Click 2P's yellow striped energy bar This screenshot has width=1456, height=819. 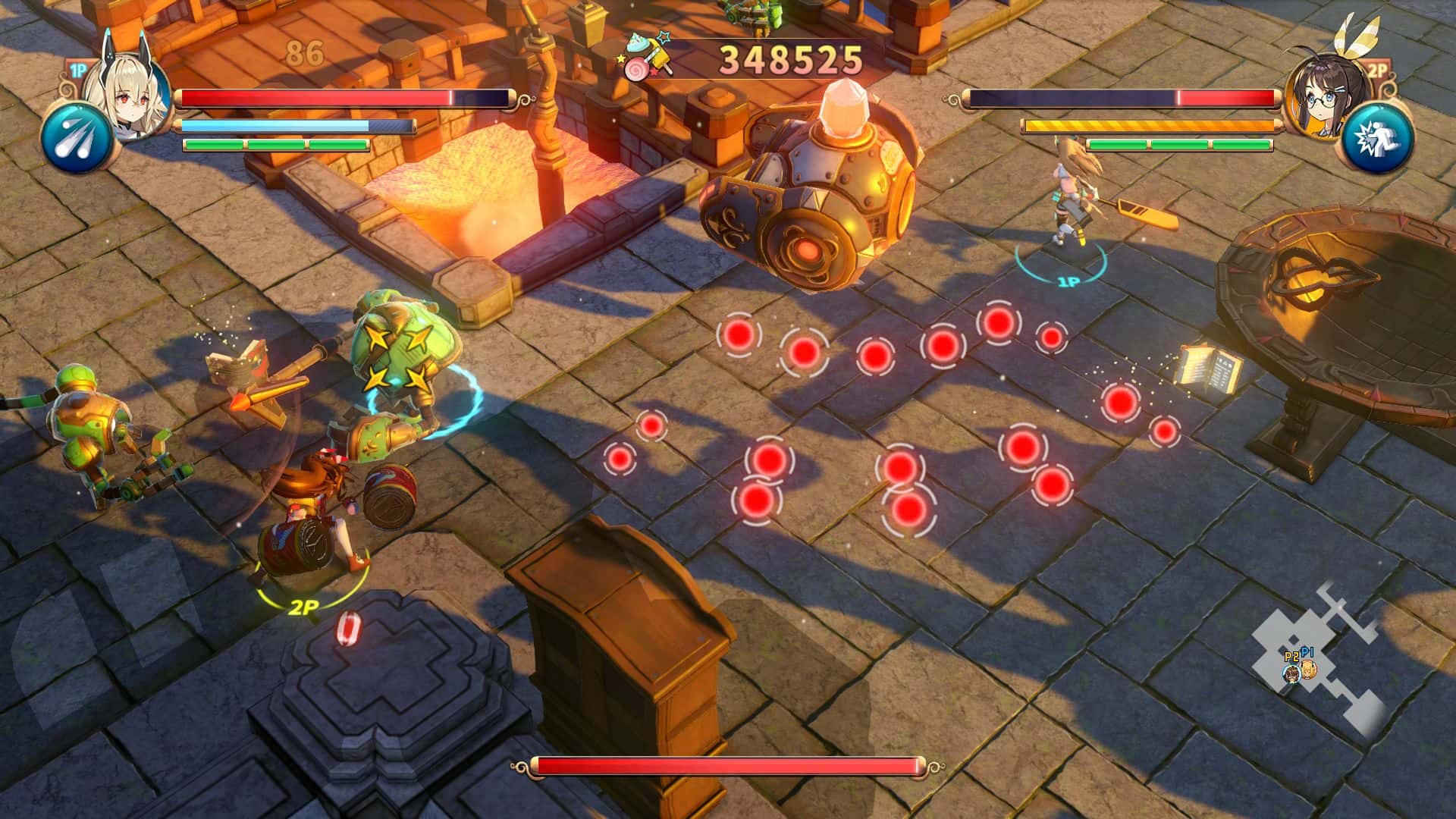[x=1153, y=124]
